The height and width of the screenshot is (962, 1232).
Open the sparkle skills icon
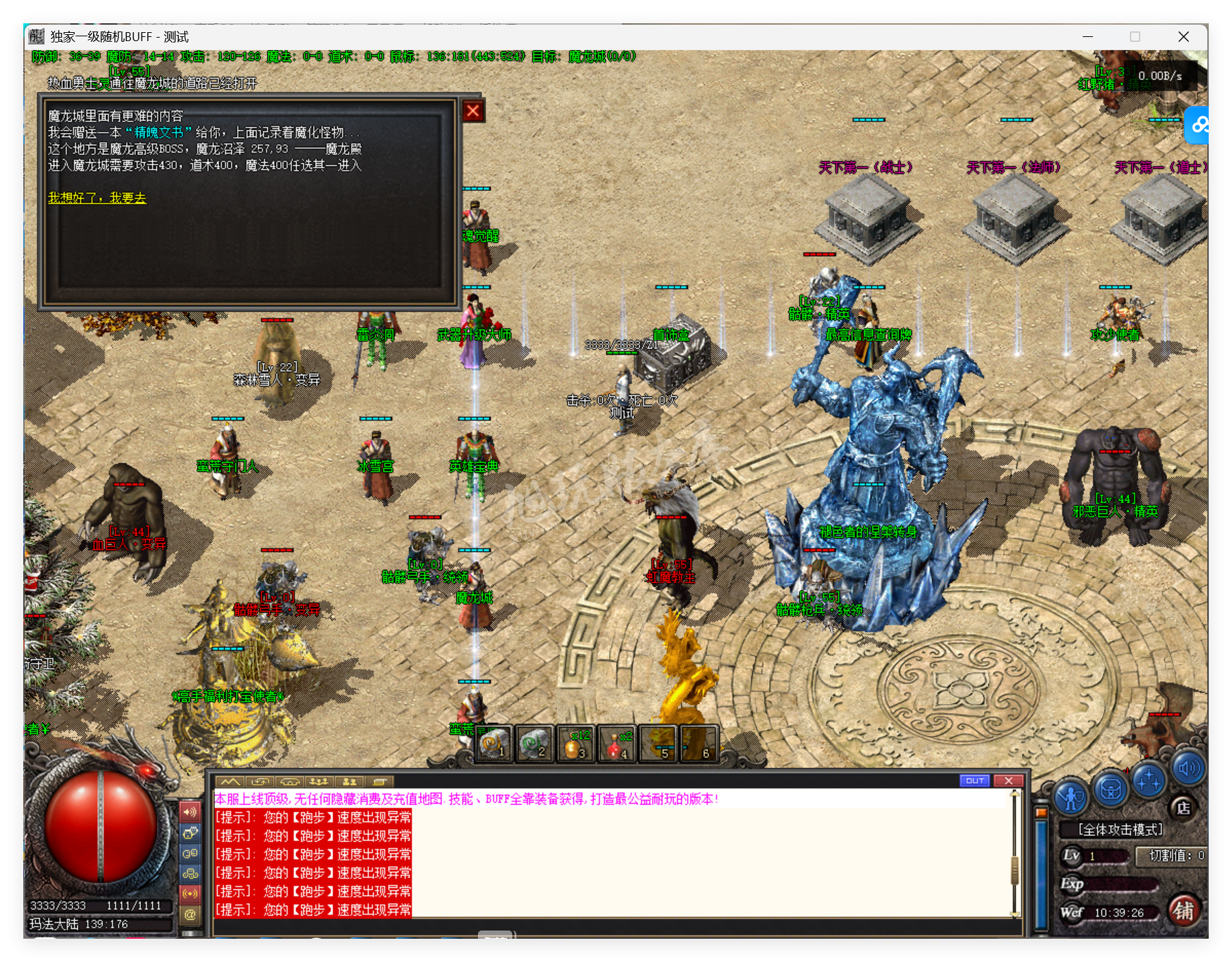point(1148,781)
